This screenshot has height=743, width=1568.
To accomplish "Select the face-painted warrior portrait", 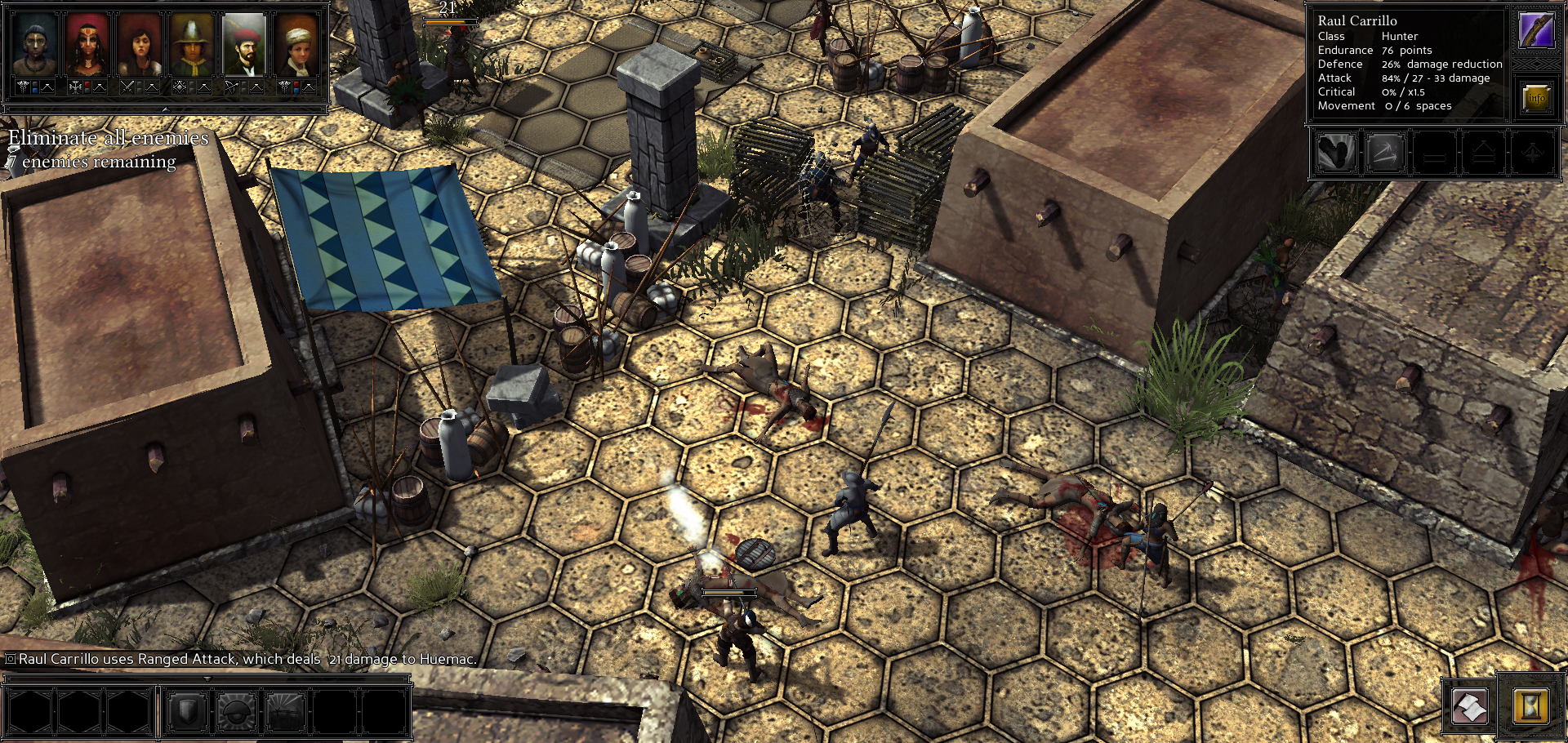I will pyautogui.click(x=35, y=45).
